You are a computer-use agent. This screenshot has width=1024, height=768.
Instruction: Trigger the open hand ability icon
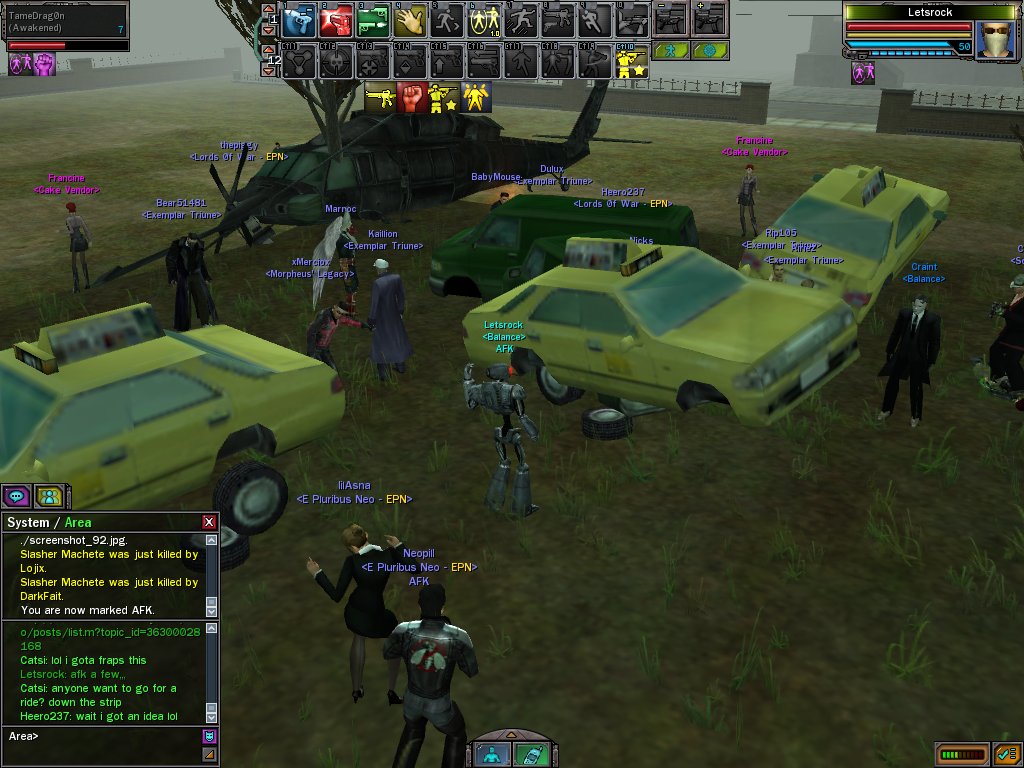tap(408, 19)
